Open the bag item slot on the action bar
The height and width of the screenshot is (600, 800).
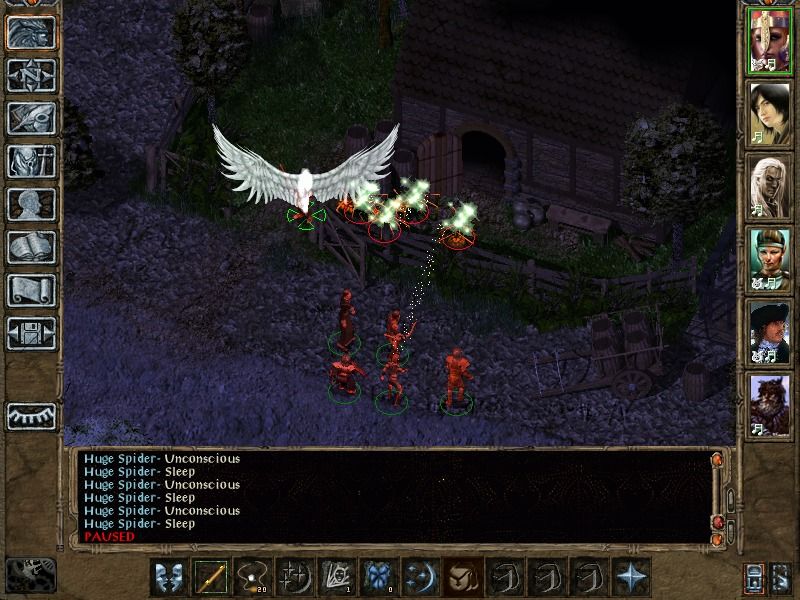point(463,577)
